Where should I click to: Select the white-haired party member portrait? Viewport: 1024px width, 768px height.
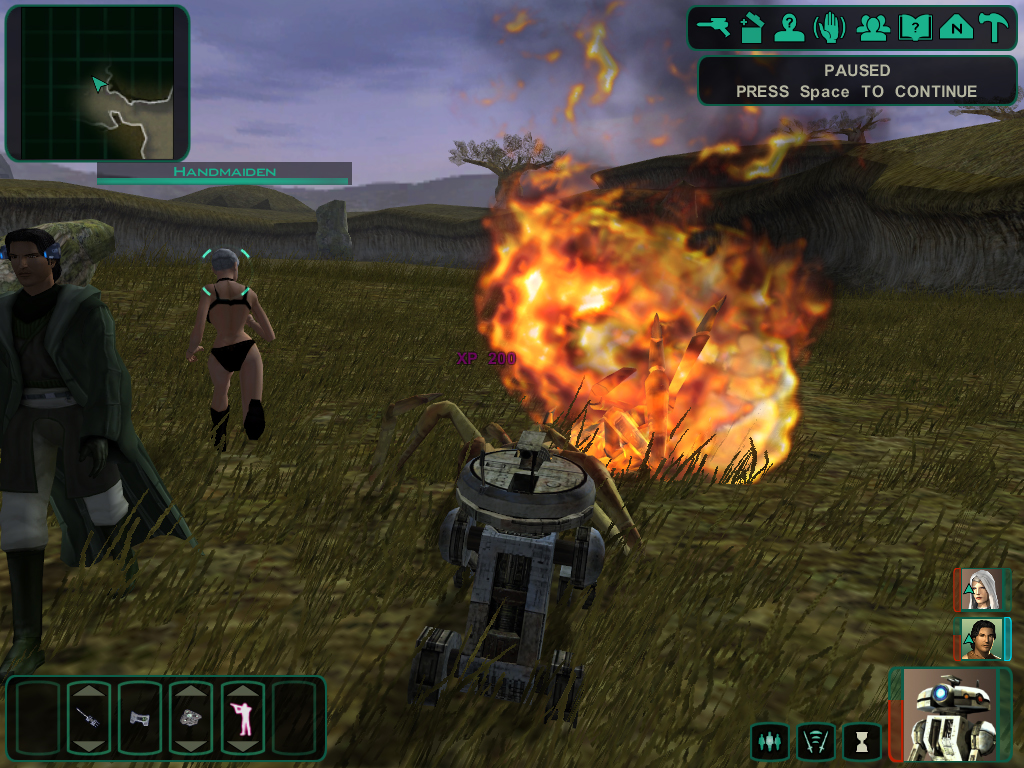coord(982,590)
